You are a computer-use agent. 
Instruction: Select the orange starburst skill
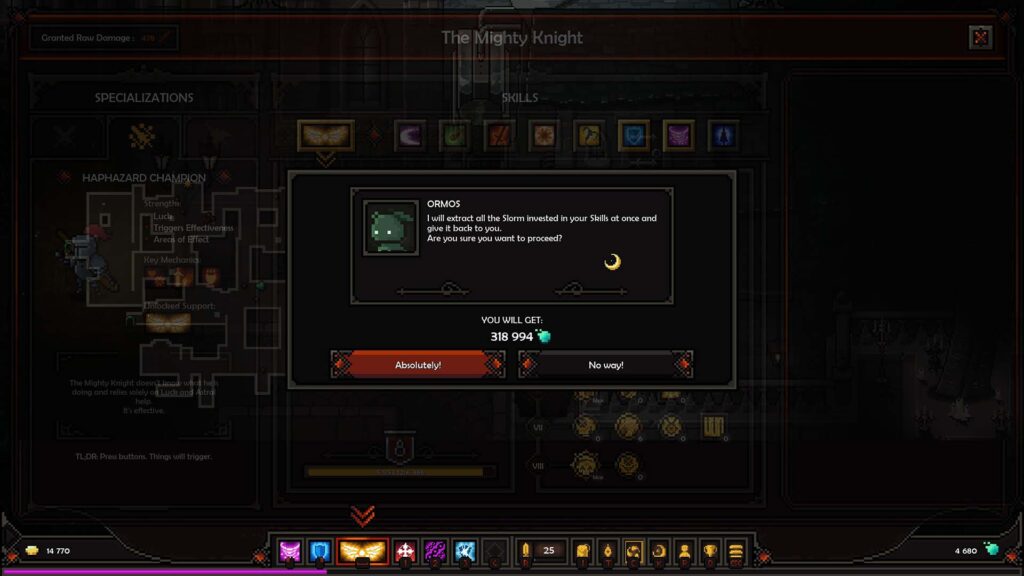[x=544, y=135]
